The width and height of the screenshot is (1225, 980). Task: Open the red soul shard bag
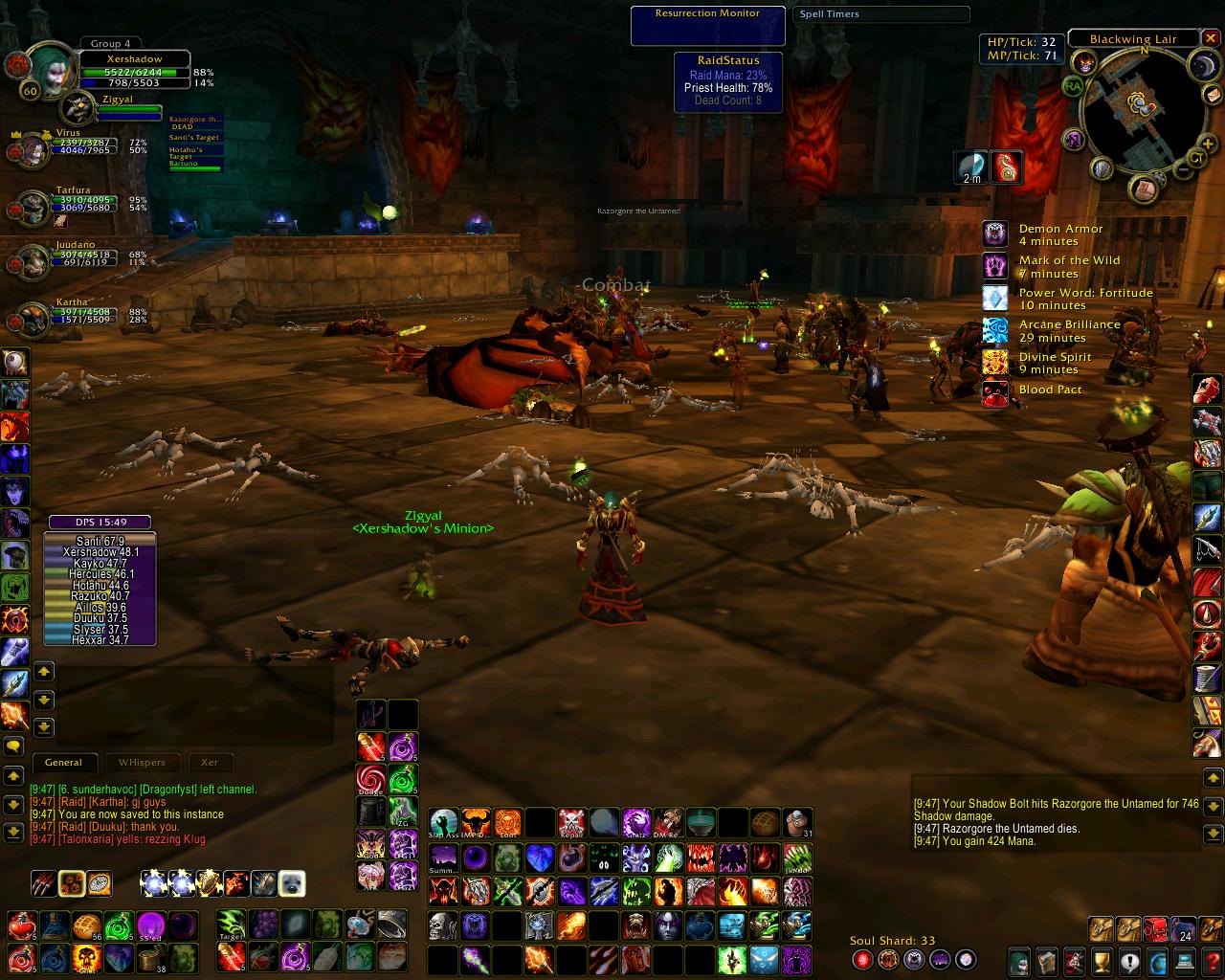coord(1156,928)
